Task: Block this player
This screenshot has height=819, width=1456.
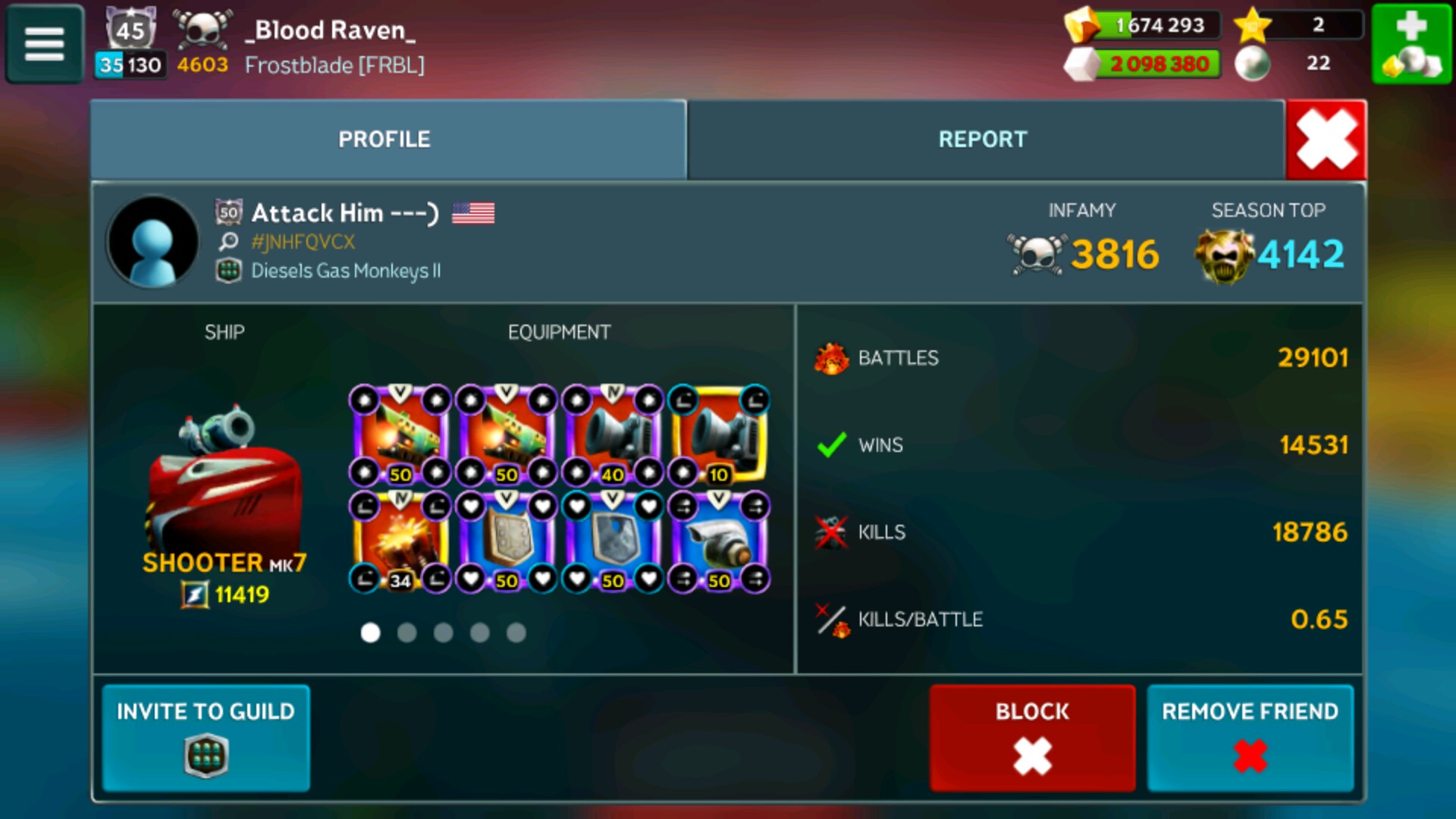Action: [1031, 737]
